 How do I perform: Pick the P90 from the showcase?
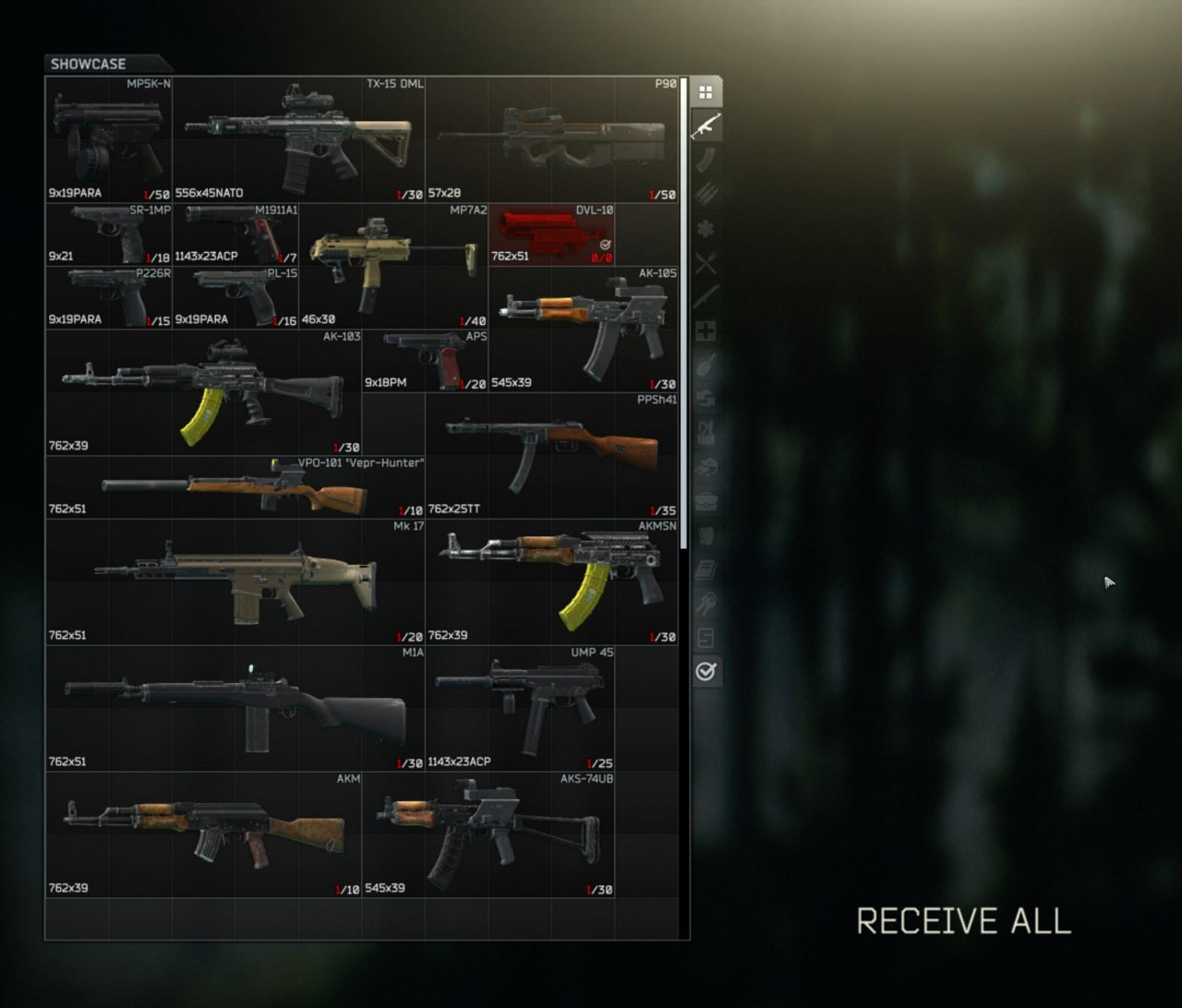click(x=551, y=139)
